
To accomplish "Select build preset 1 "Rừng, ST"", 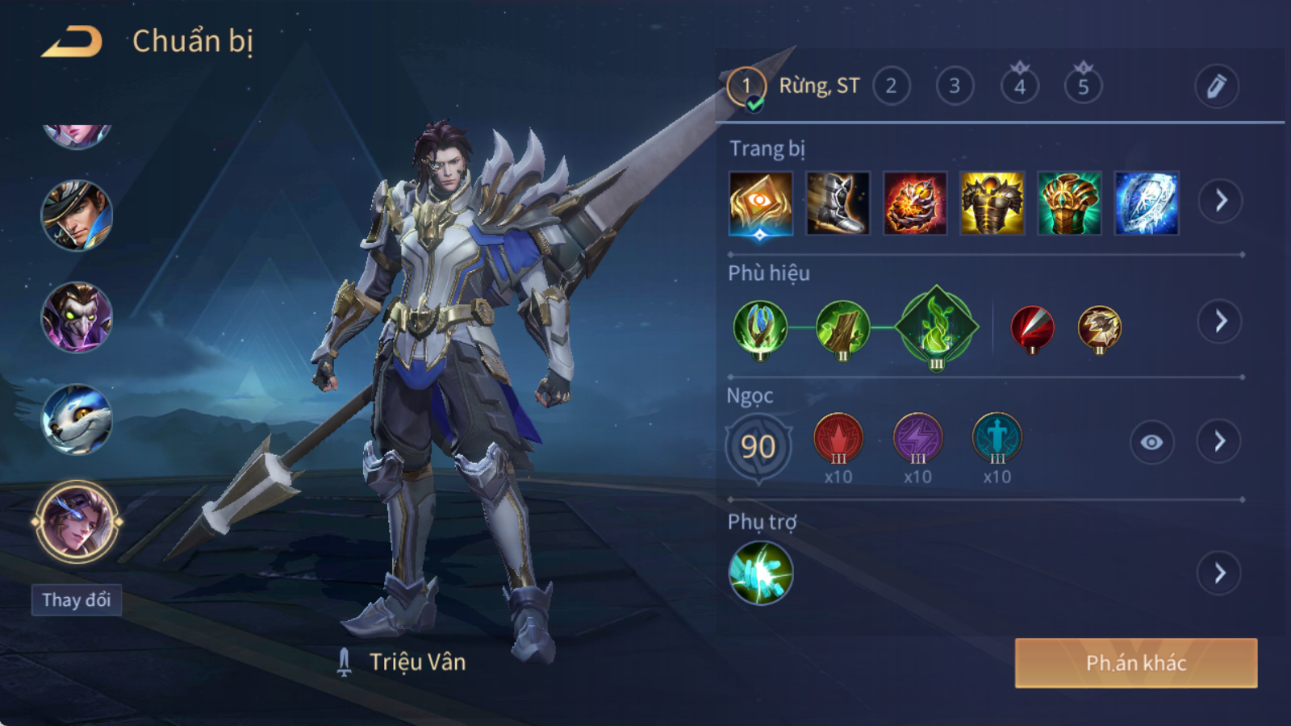I will tap(747, 86).
